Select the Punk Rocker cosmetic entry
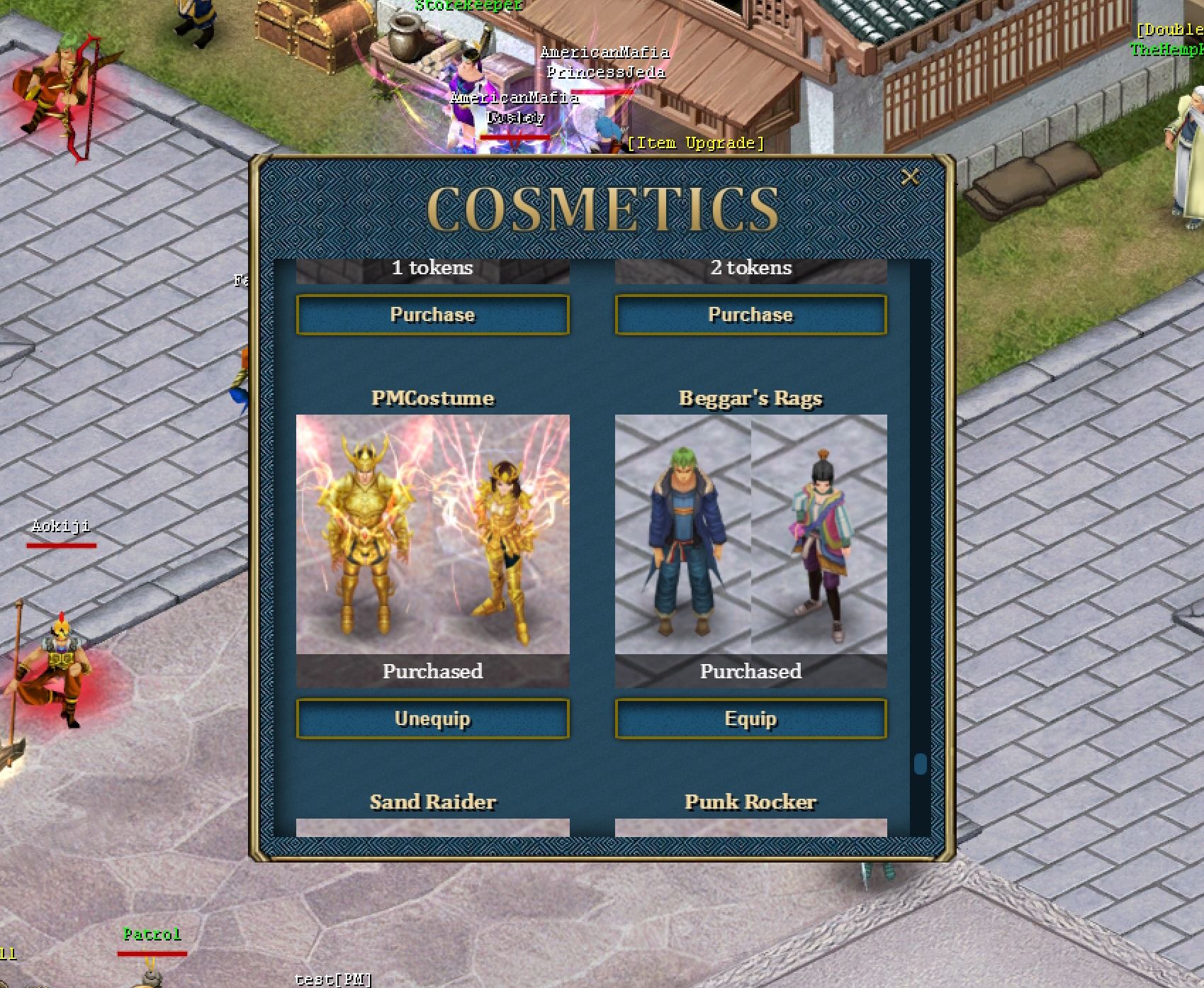This screenshot has width=1204, height=988. [x=750, y=803]
